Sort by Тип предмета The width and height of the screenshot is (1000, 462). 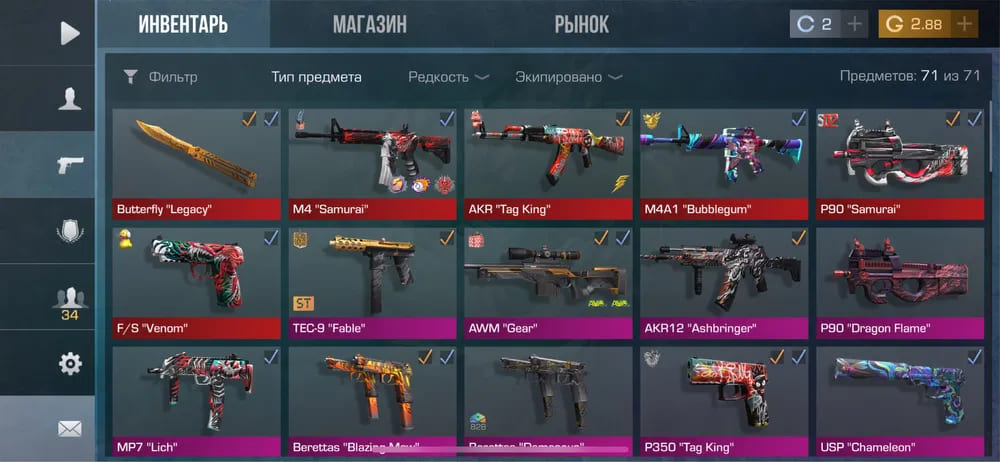point(316,77)
